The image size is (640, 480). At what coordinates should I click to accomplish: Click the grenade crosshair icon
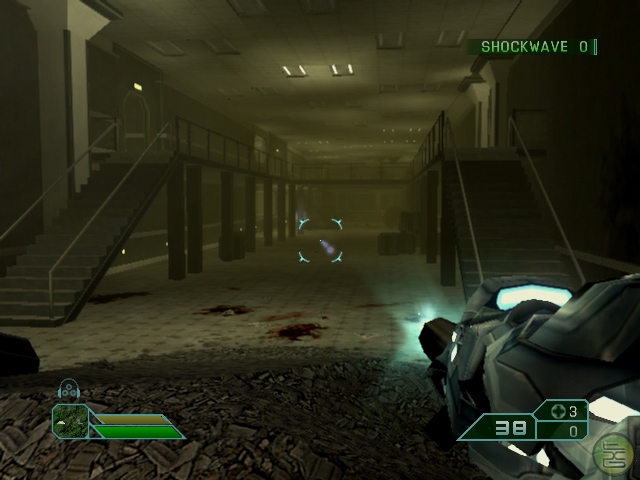click(x=559, y=411)
